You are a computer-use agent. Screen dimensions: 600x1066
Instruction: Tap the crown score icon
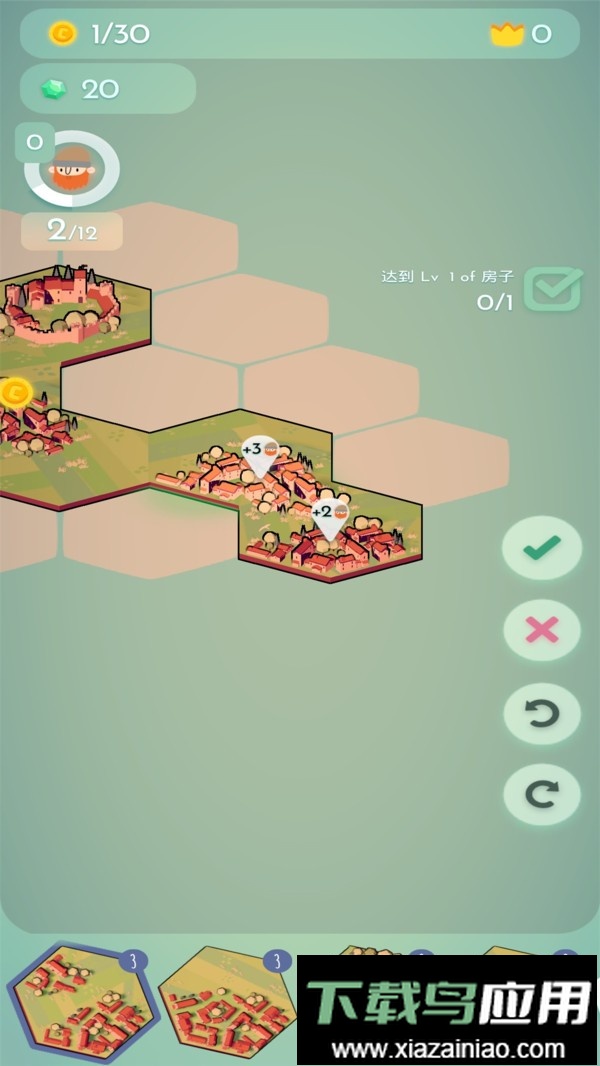pos(507,34)
